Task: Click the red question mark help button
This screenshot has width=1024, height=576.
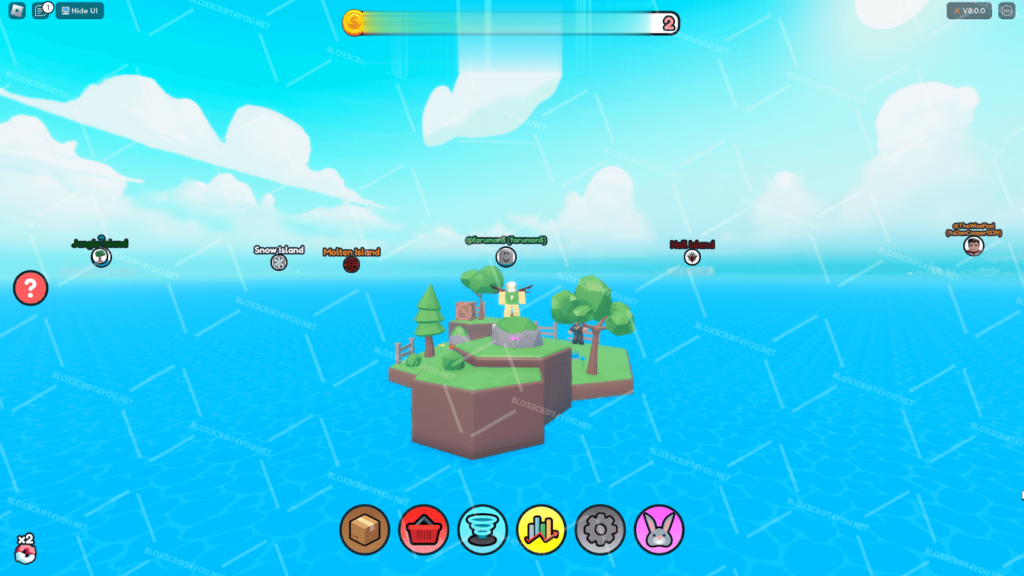Action: coord(31,289)
